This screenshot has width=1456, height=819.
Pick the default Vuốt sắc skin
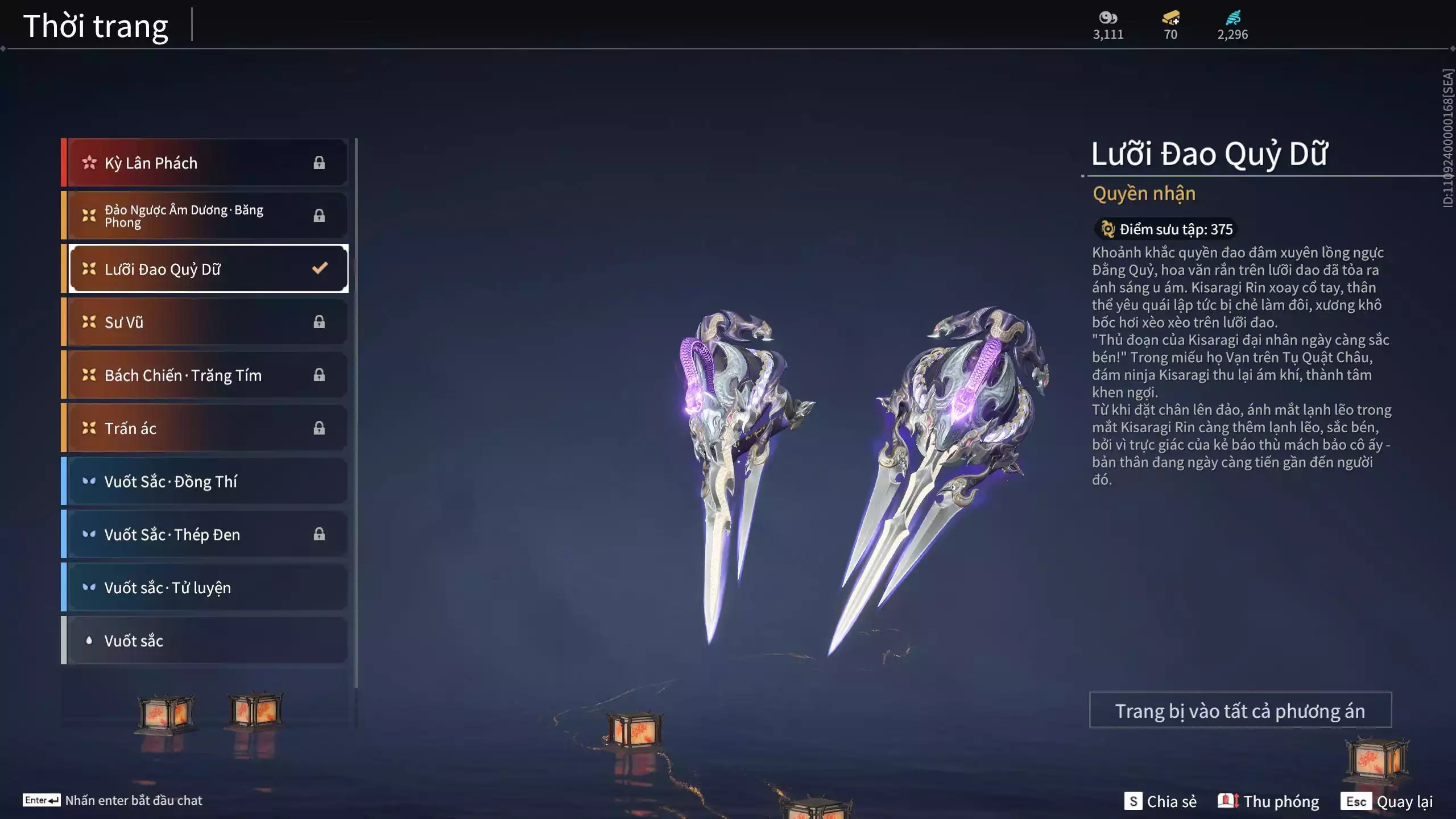pyautogui.click(x=206, y=640)
